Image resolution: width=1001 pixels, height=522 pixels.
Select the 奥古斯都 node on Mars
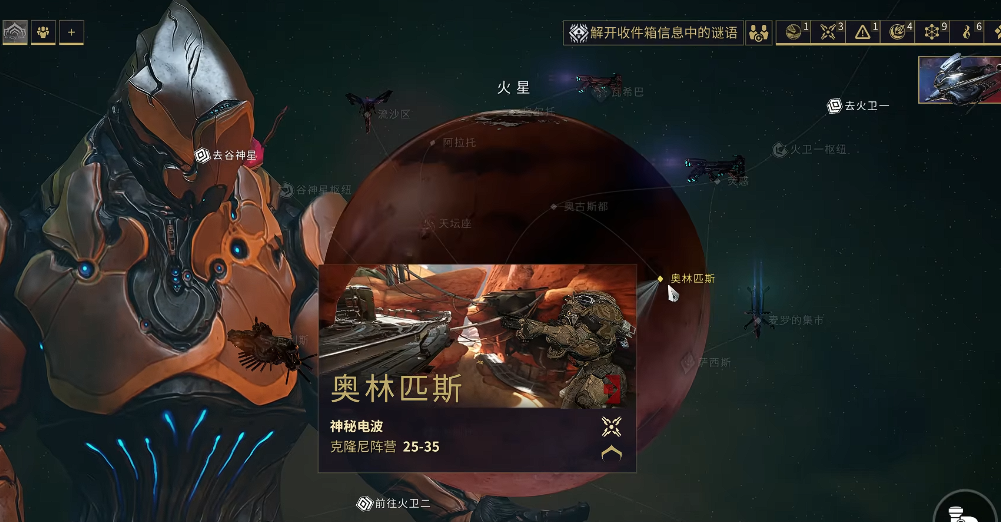pos(554,207)
